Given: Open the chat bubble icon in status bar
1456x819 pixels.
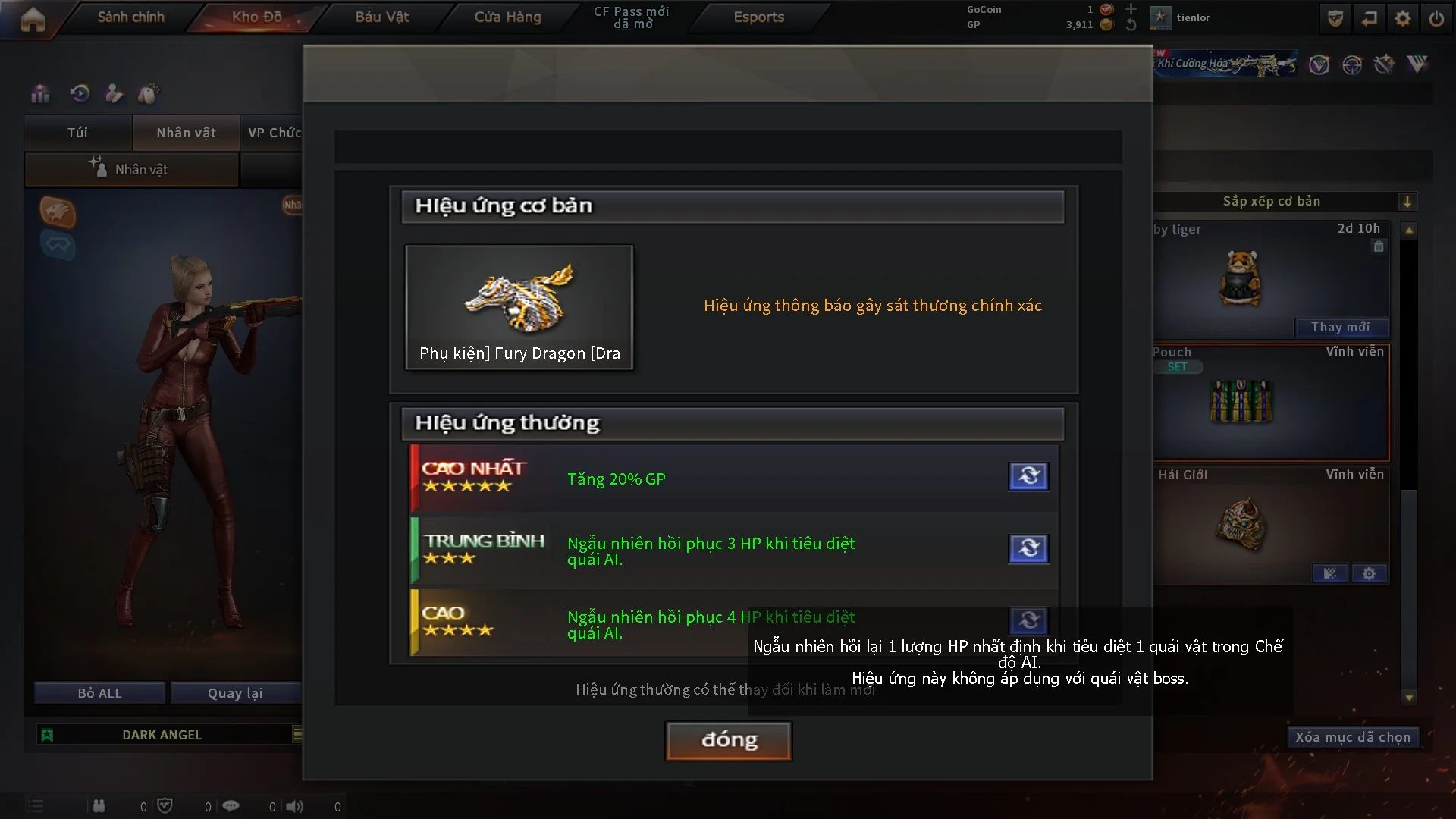Looking at the screenshot, I should coord(231,806).
